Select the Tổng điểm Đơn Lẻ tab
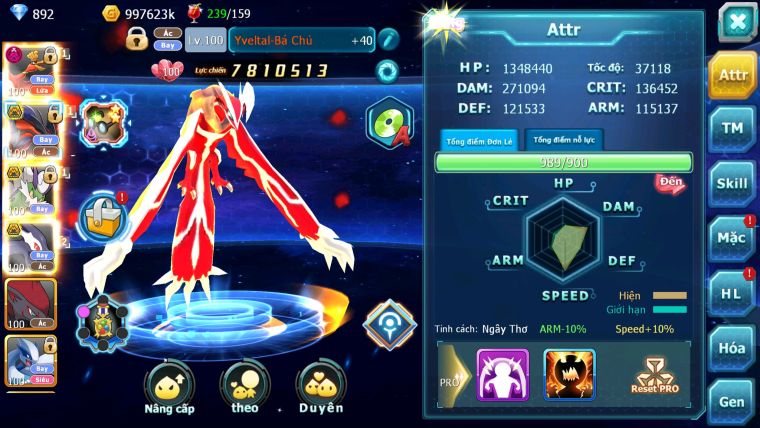 [x=480, y=140]
